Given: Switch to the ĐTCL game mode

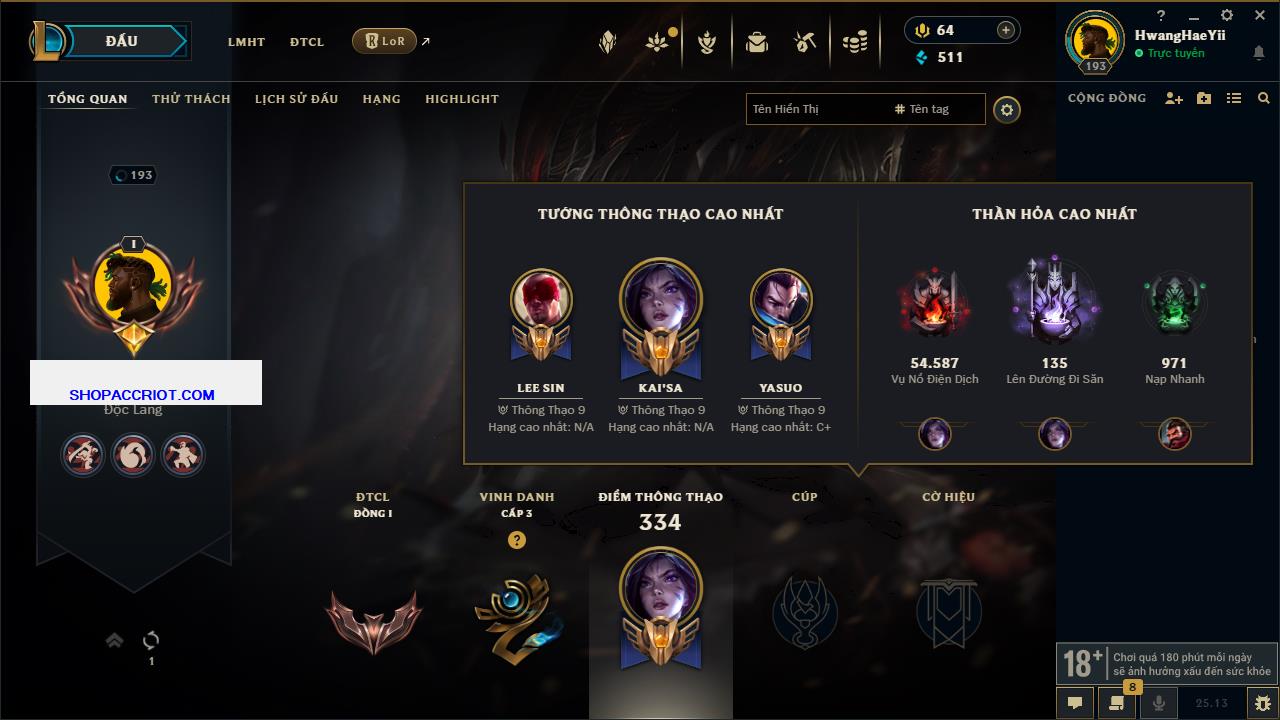Looking at the screenshot, I should [x=307, y=42].
